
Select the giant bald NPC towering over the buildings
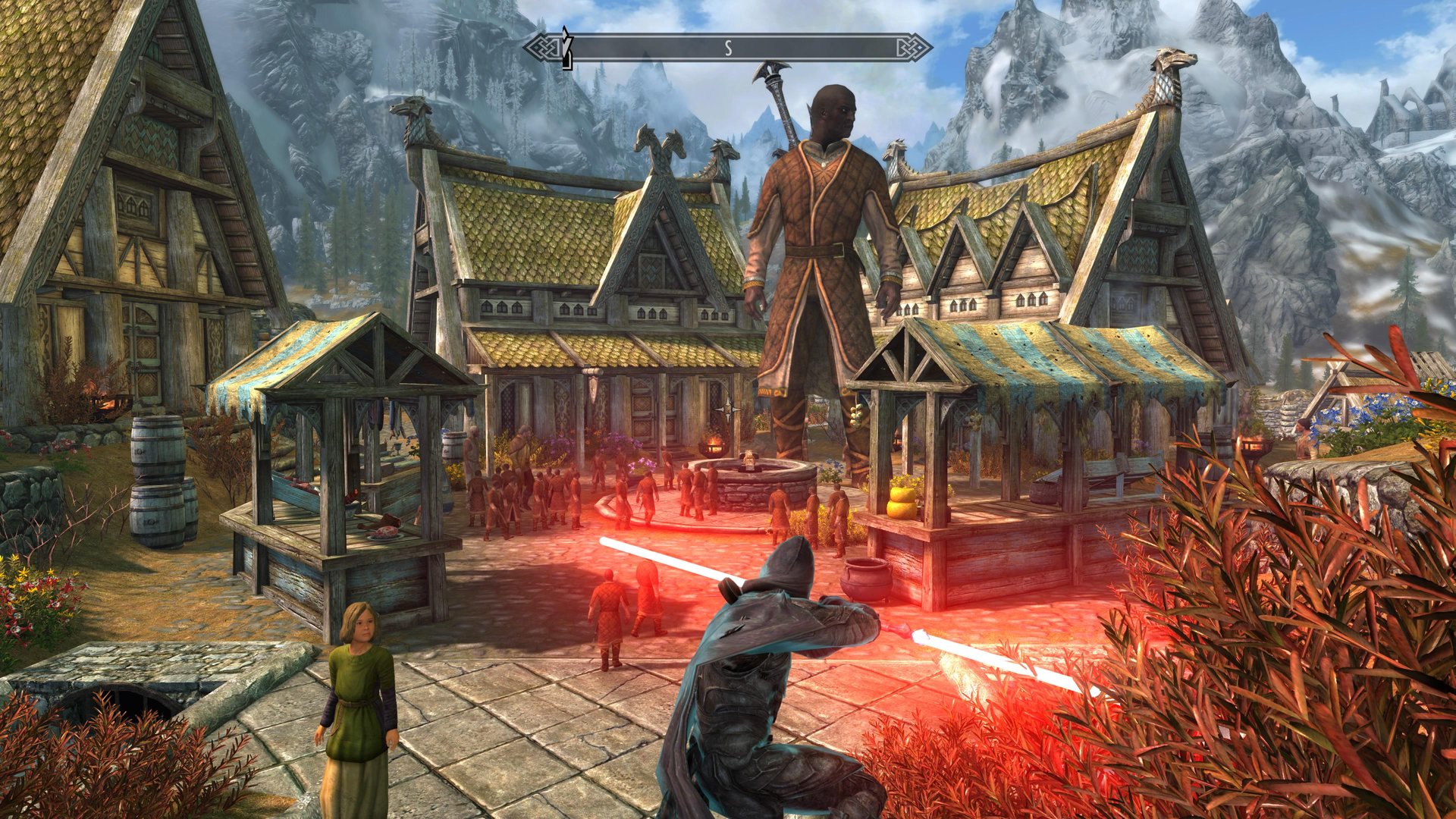pos(827,227)
